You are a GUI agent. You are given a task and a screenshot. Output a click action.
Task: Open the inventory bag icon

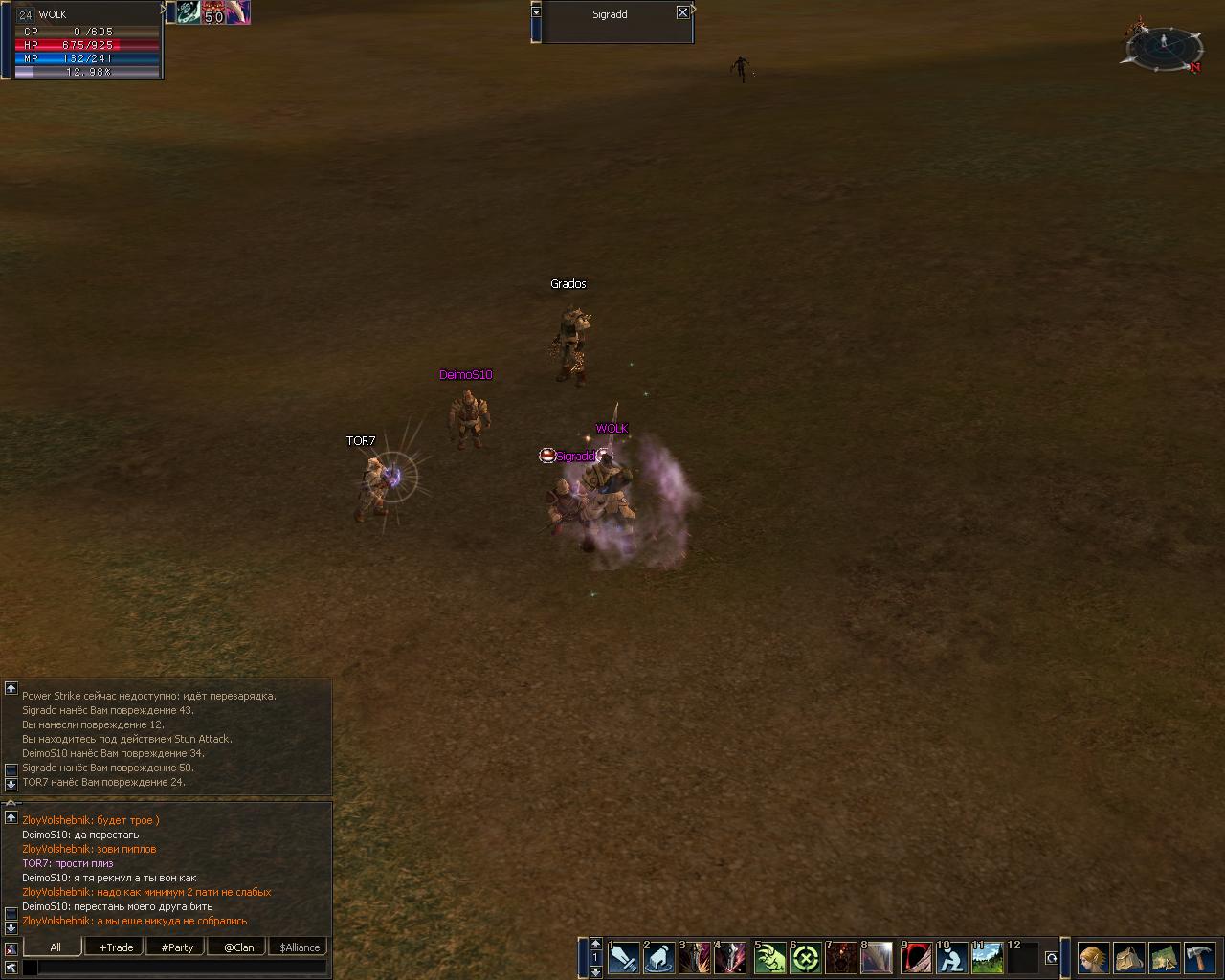pos(1128,957)
